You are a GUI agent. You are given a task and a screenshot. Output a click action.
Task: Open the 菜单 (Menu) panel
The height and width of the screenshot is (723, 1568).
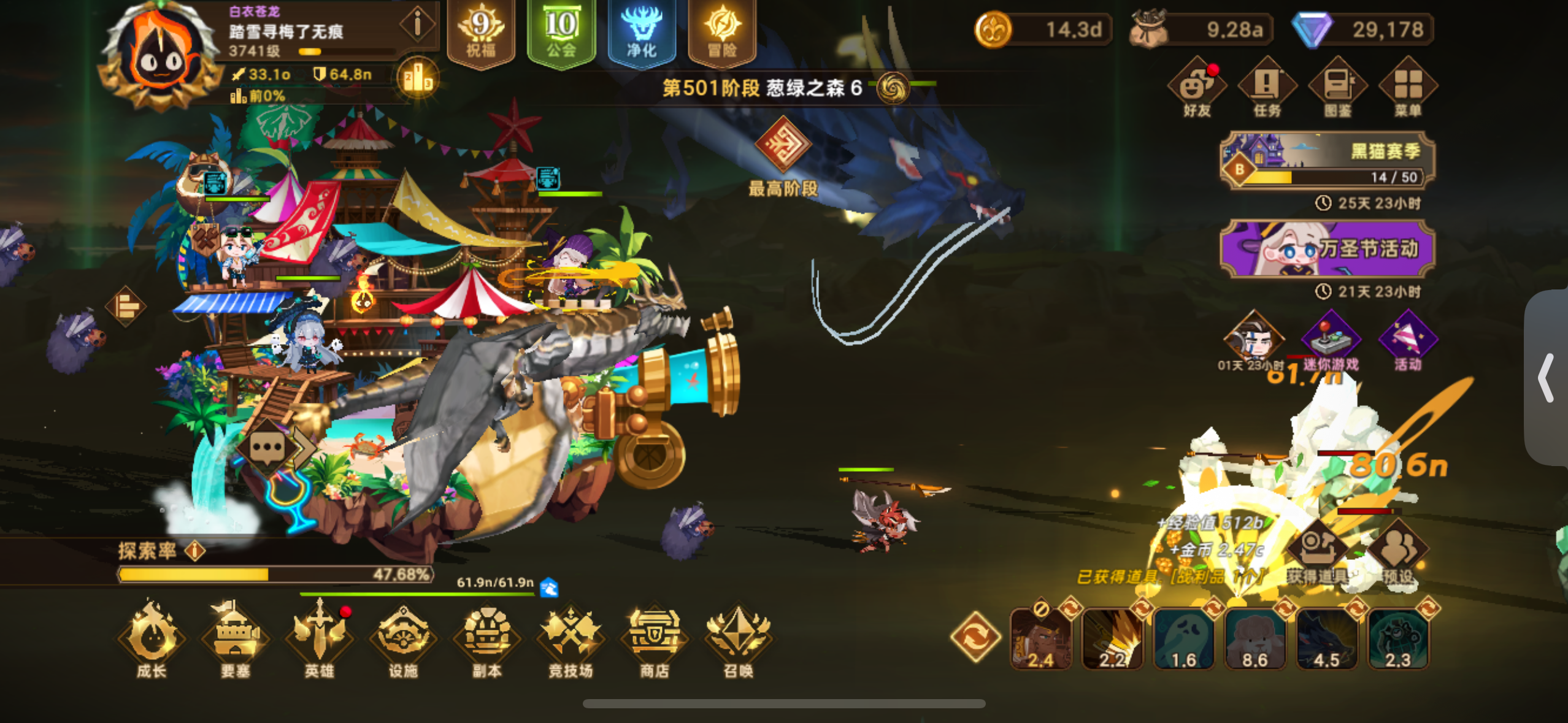1409,86
